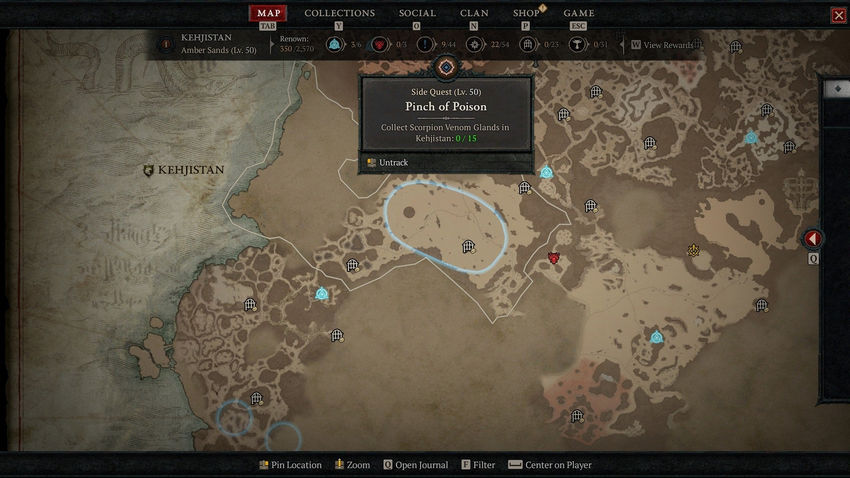View renown rewards for Kehjistan
The height and width of the screenshot is (478, 850).
click(x=668, y=45)
